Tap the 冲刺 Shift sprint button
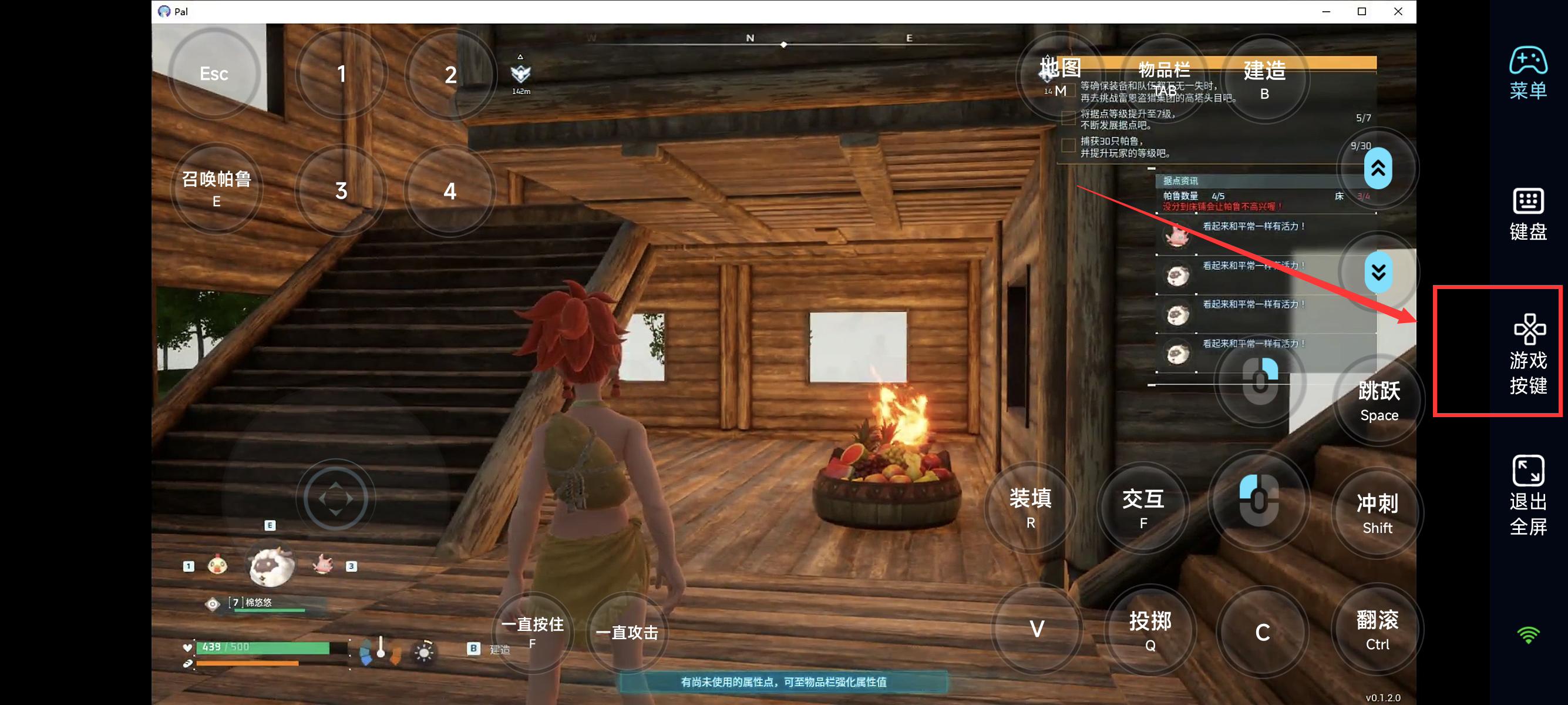This screenshot has height=705, width=1568. coord(1377,513)
